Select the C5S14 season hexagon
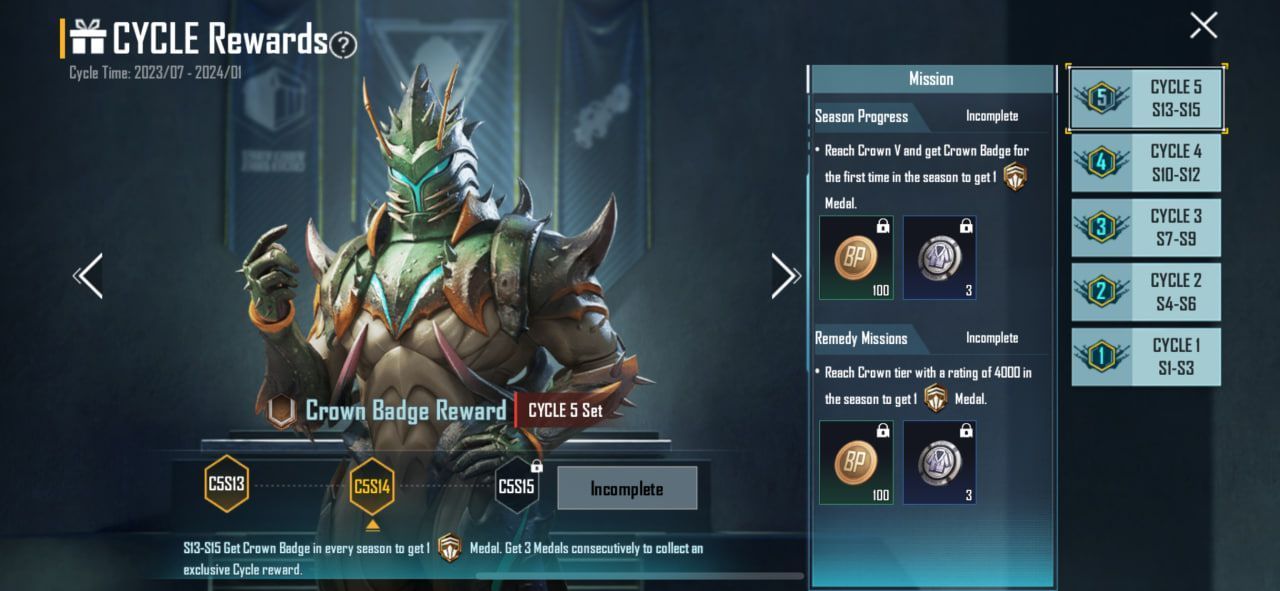 372,487
